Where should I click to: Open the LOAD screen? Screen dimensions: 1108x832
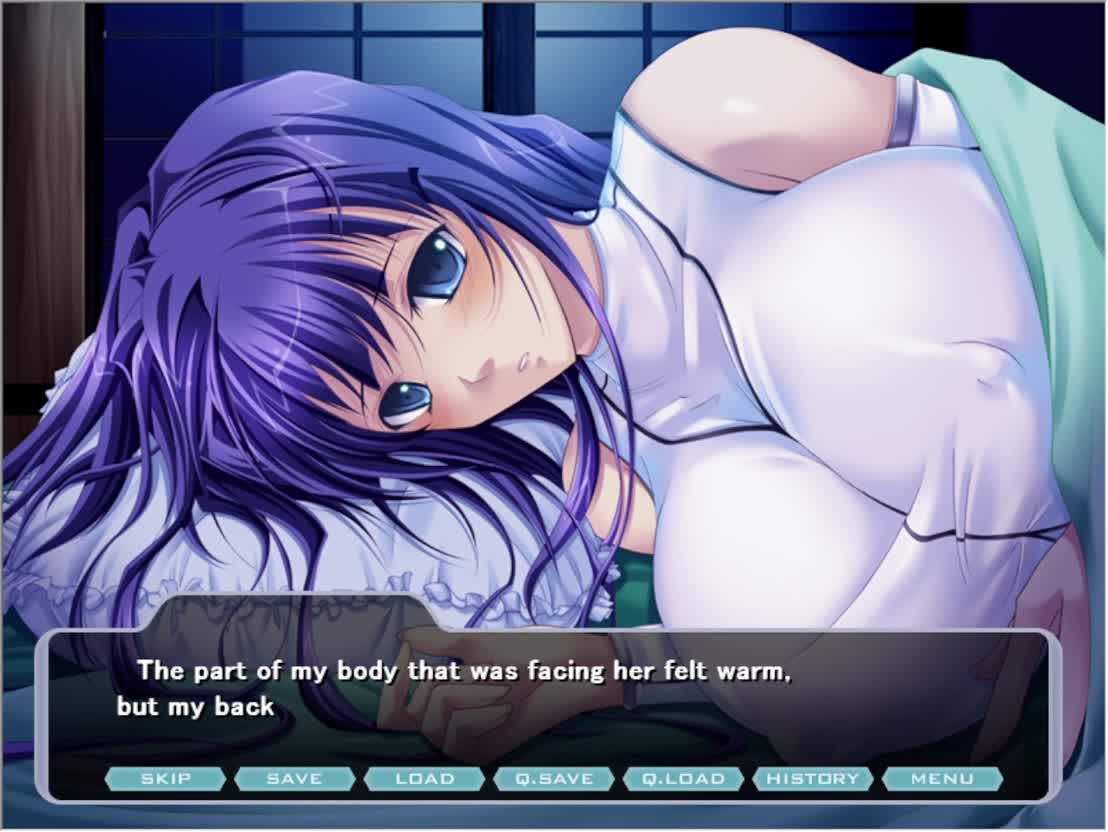424,779
